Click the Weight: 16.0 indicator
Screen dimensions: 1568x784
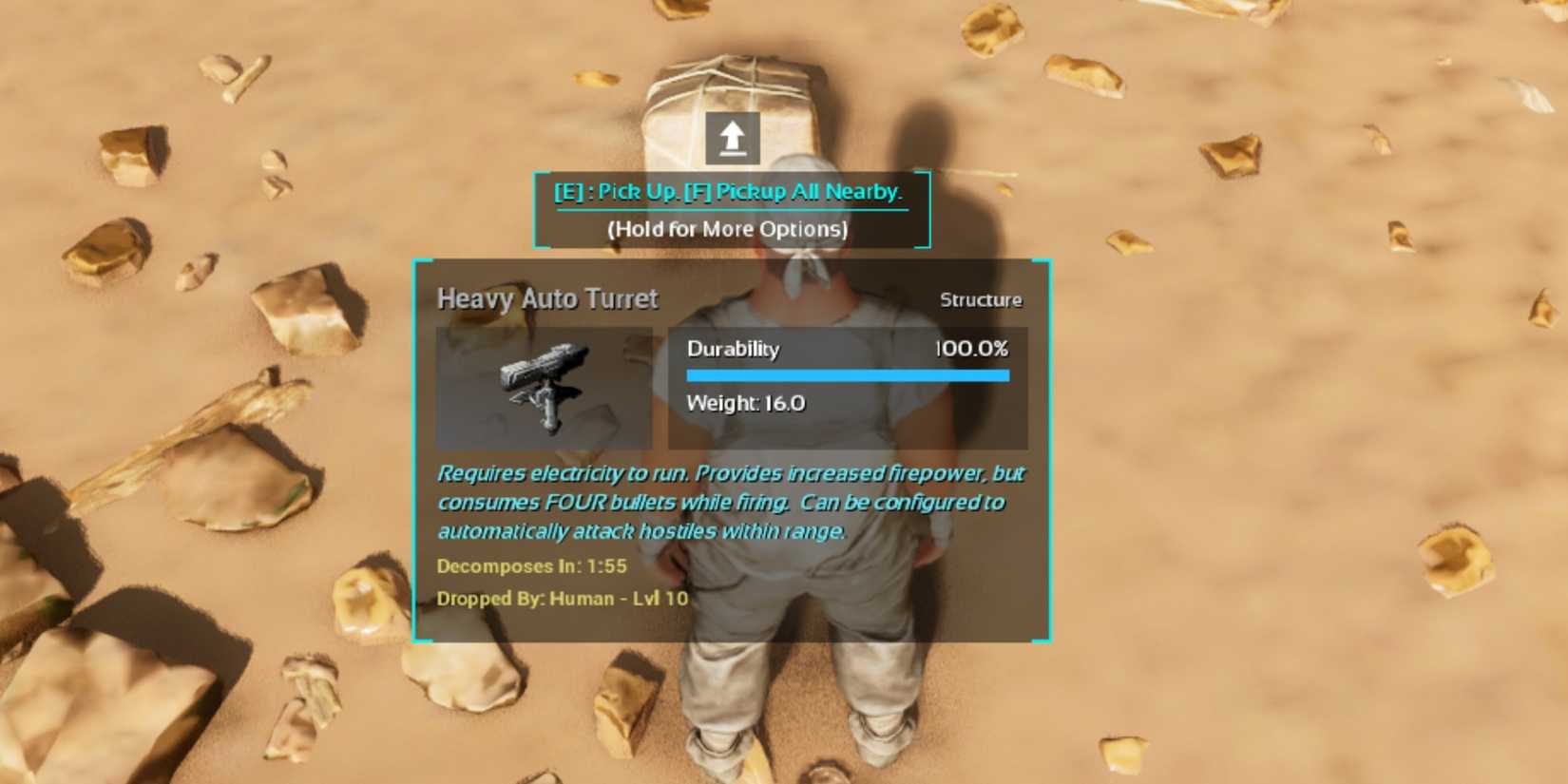click(x=746, y=403)
